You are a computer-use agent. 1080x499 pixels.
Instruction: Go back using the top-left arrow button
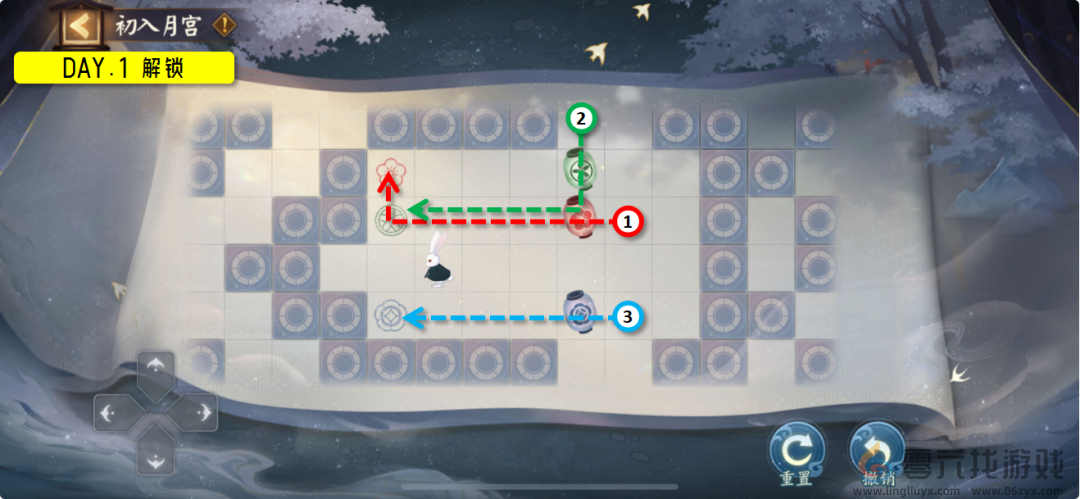coord(82,25)
